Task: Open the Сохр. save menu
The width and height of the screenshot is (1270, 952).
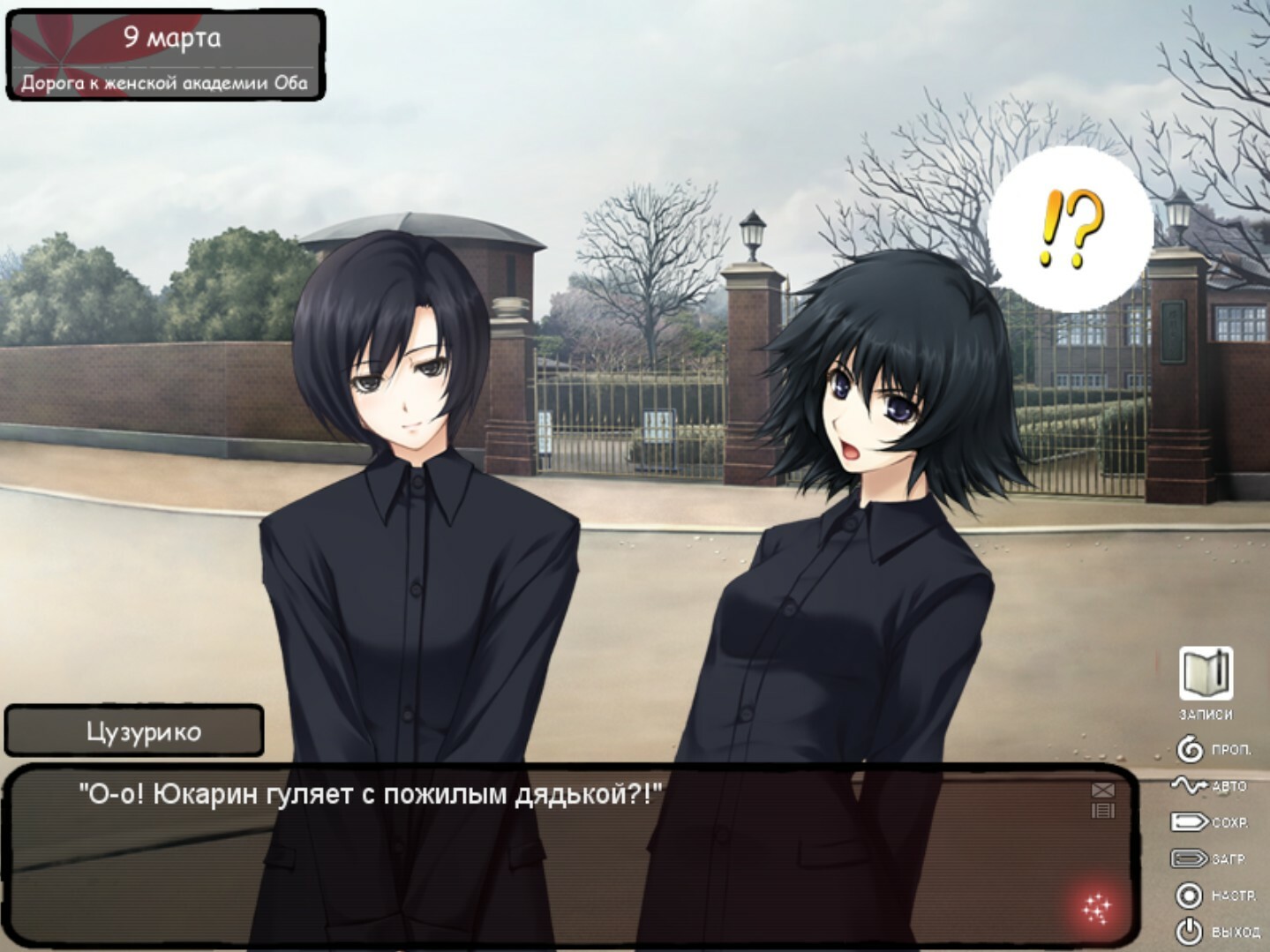Action: click(1210, 822)
